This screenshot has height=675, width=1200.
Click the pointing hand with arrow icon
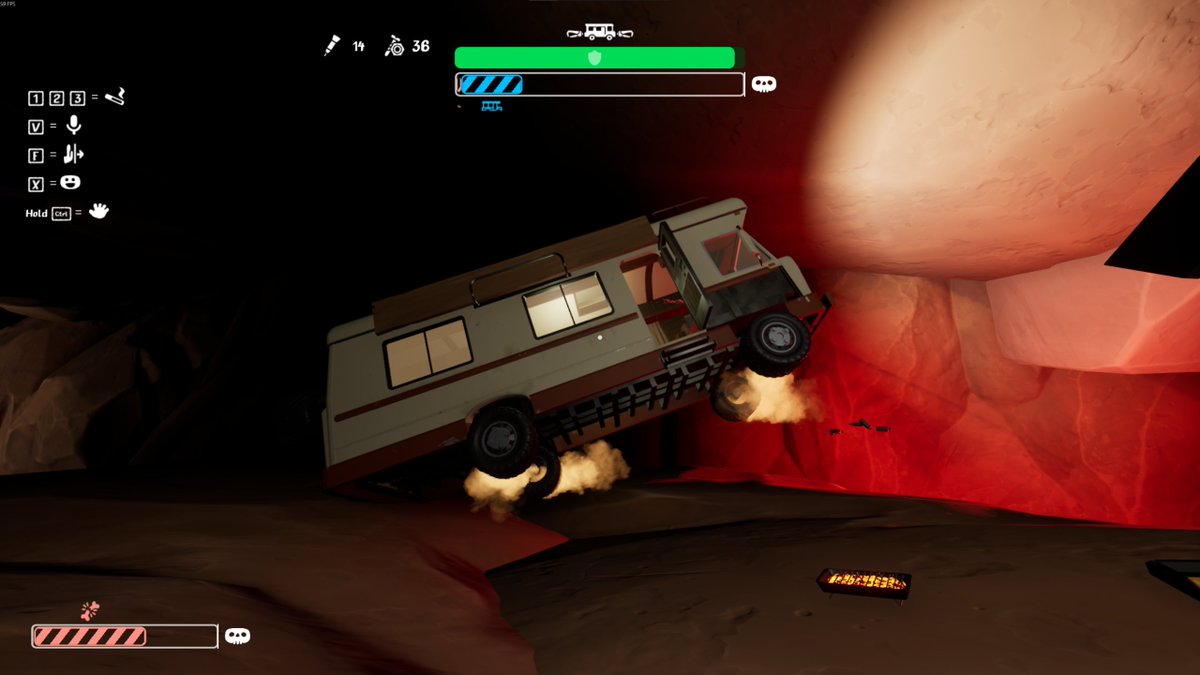(x=73, y=154)
